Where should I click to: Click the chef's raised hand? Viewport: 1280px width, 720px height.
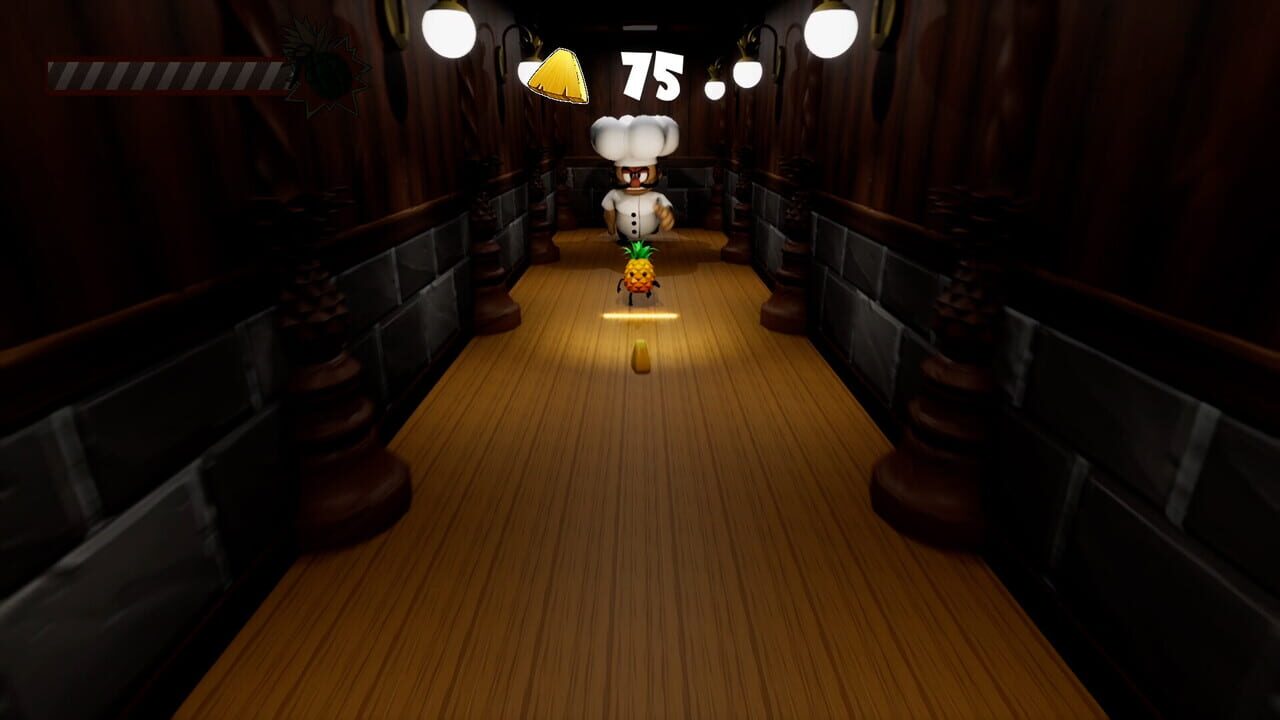pos(665,215)
